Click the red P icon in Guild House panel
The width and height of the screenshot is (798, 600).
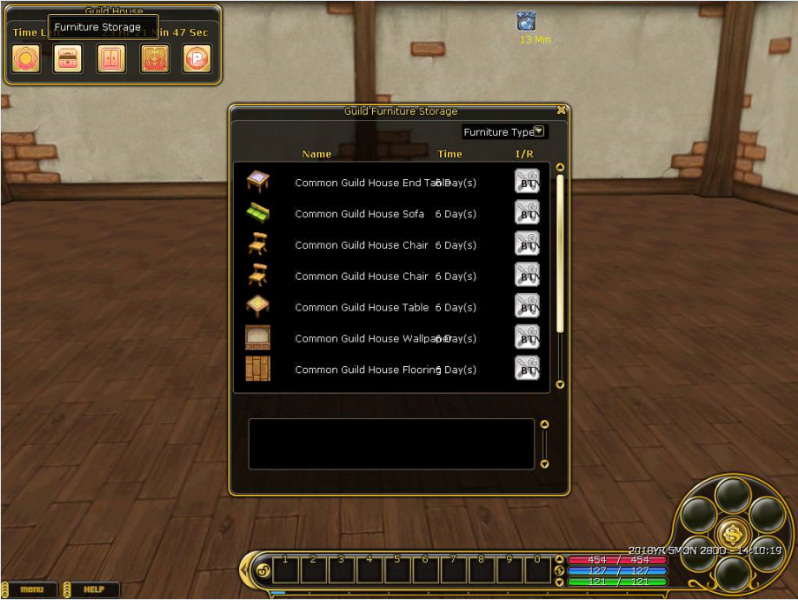tap(197, 58)
